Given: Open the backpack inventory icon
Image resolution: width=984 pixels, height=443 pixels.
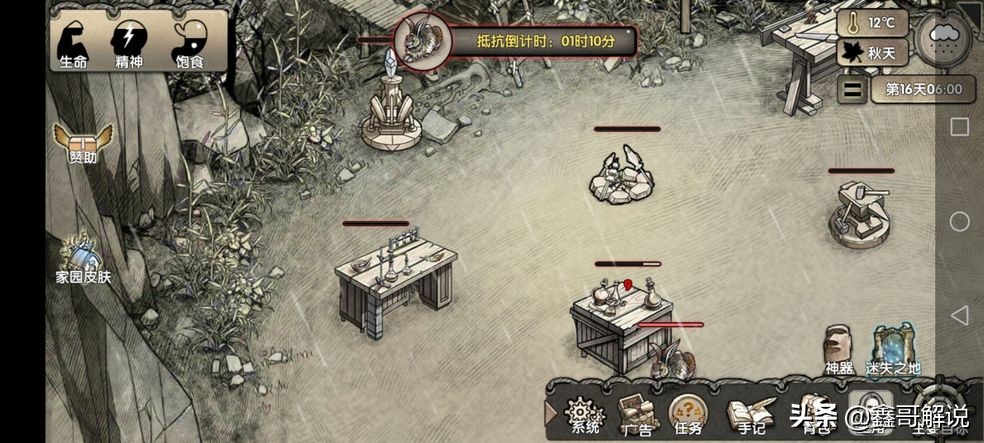Looking at the screenshot, I should click(x=813, y=411).
